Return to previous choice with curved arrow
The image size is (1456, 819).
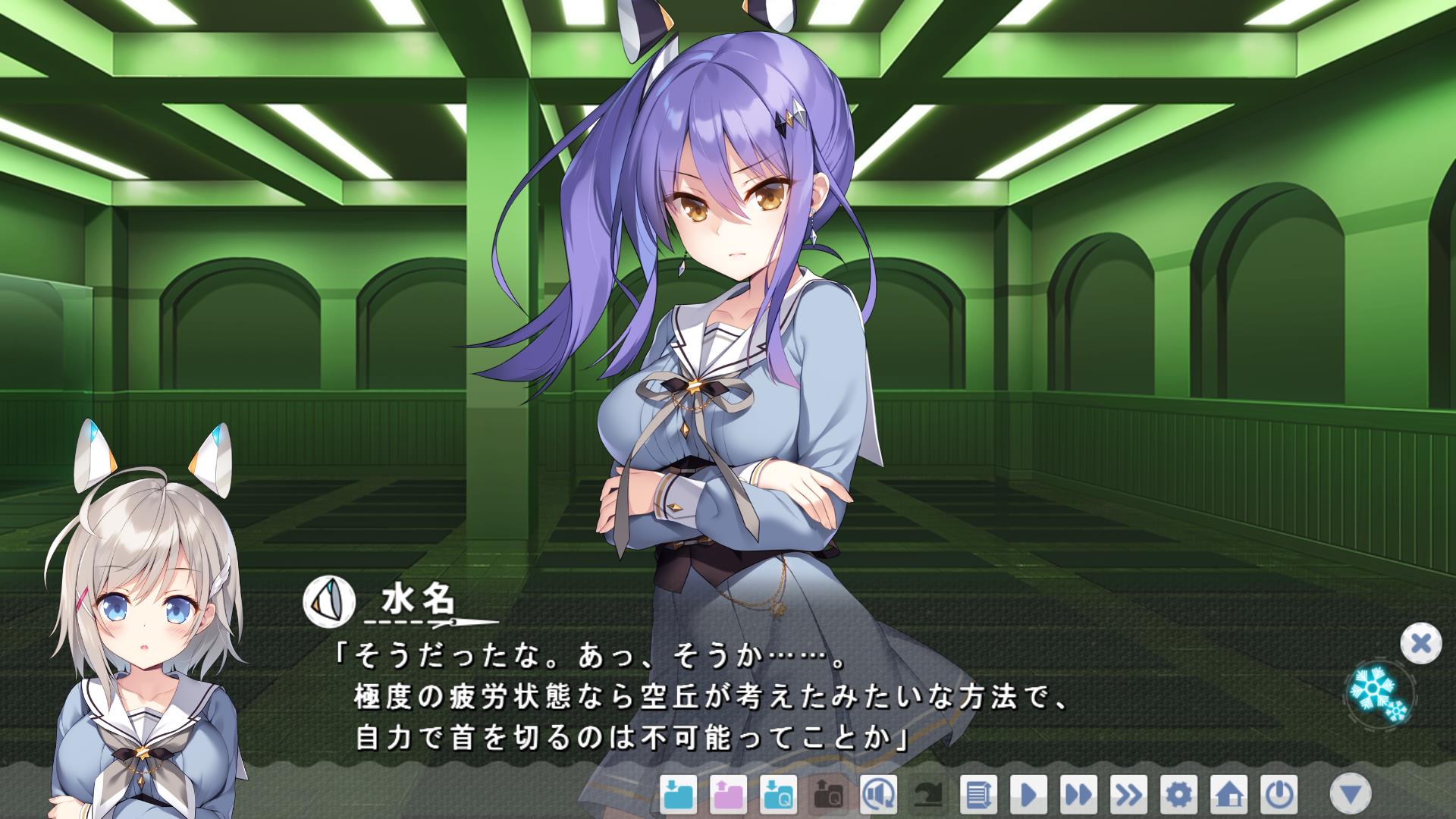tap(928, 795)
